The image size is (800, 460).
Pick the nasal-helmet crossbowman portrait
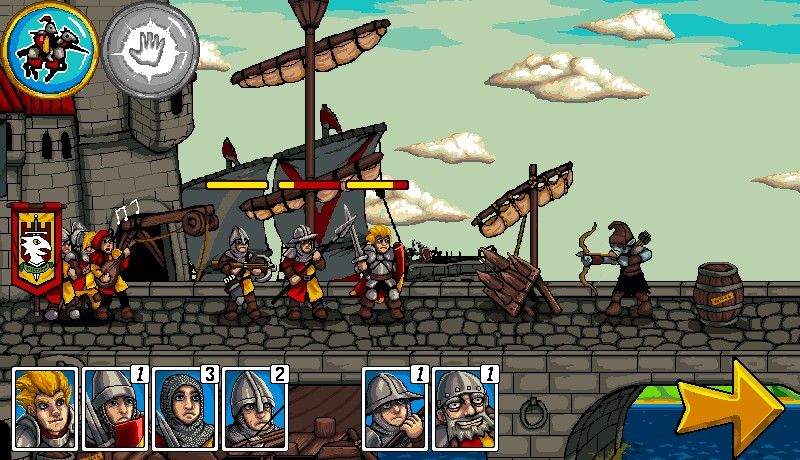tap(254, 408)
